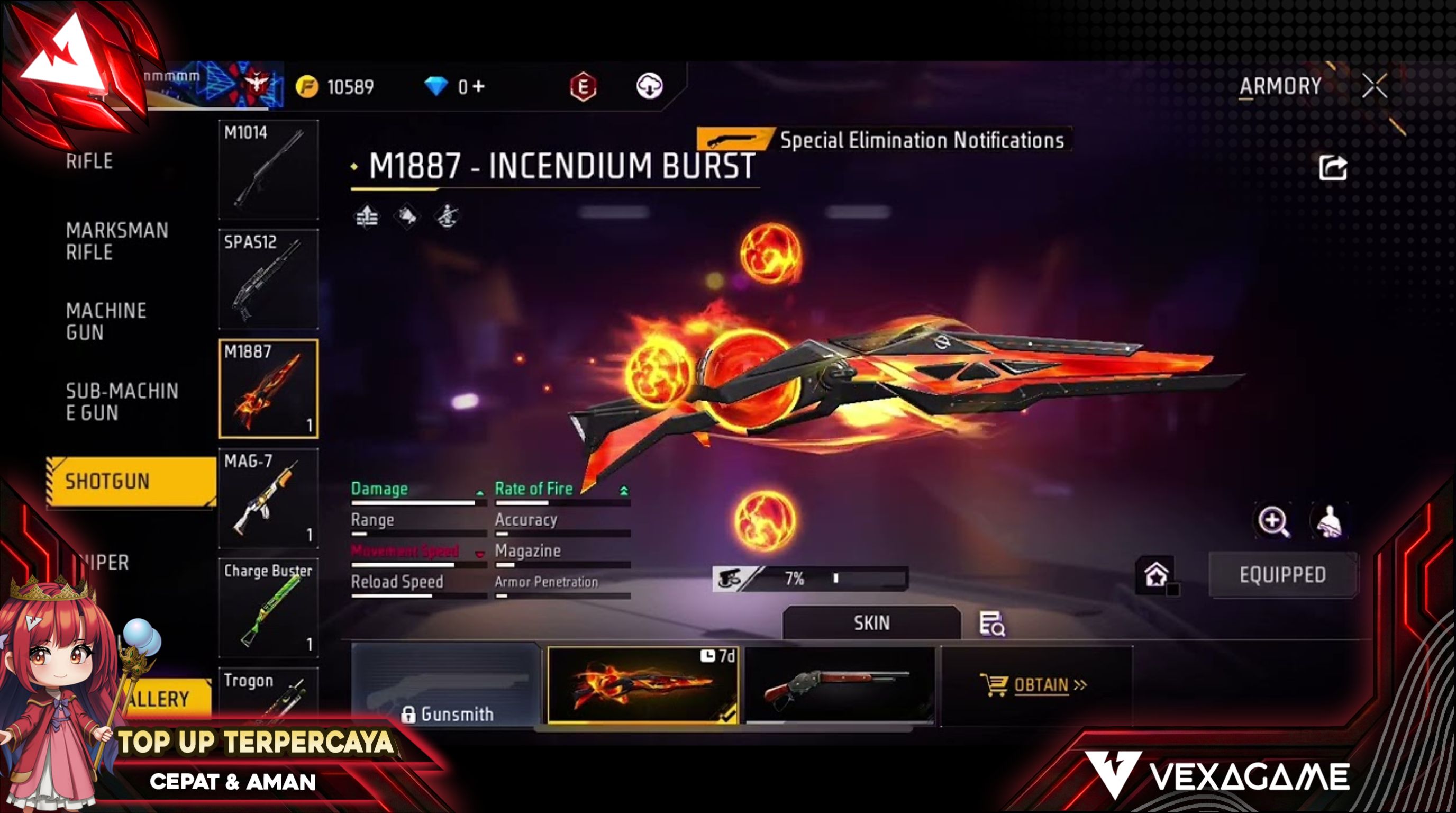Click the Obtain link
The width and height of the screenshot is (1456, 813).
1040,685
